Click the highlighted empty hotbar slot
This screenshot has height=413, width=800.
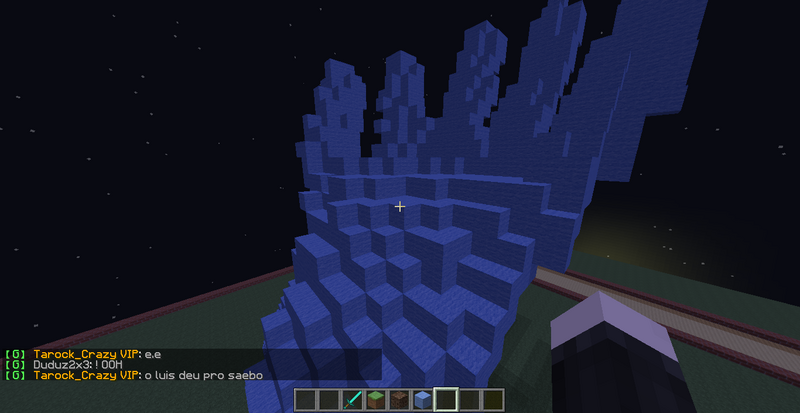(x=446, y=400)
